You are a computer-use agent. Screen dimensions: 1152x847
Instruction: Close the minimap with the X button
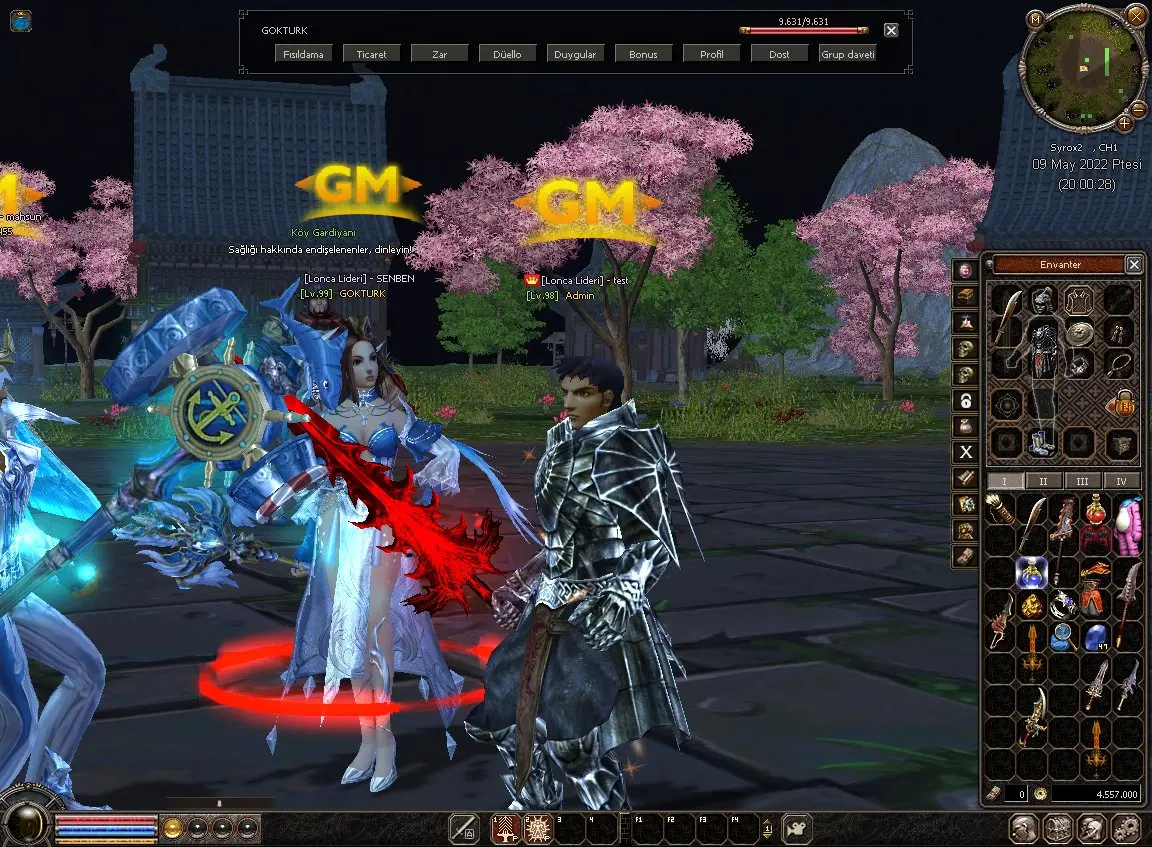pos(1136,14)
